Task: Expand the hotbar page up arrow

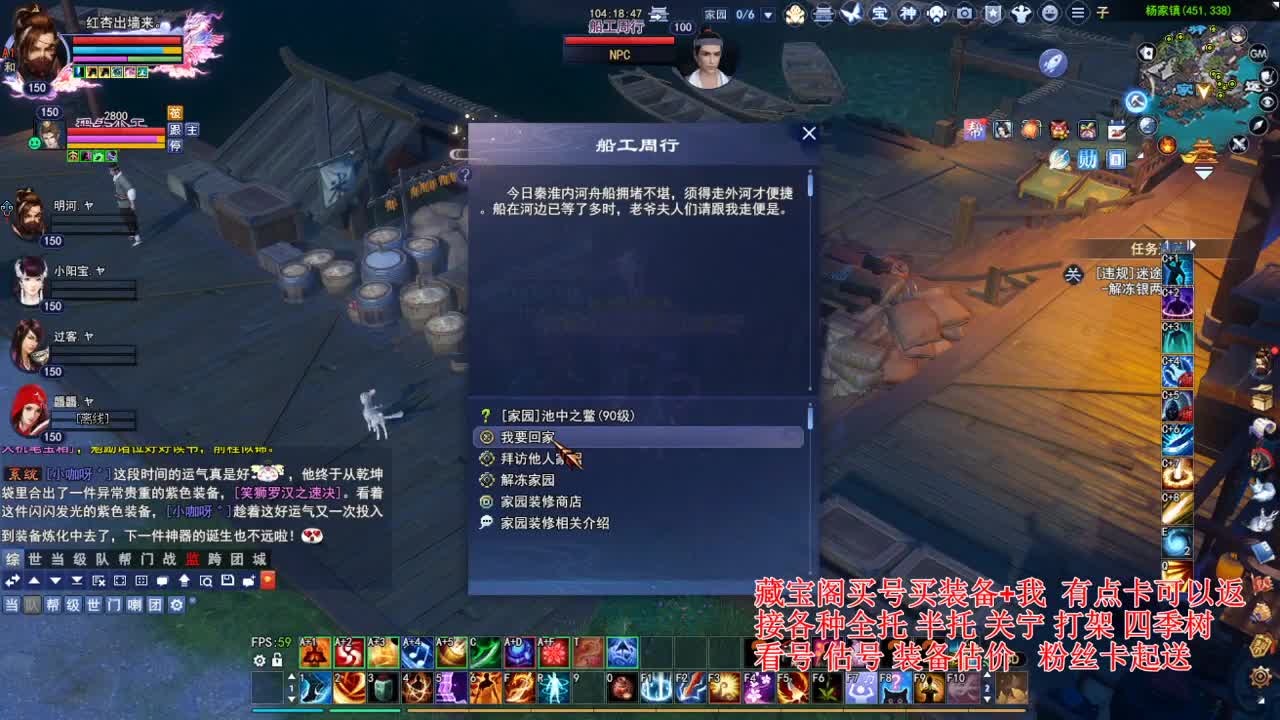Action: point(291,676)
